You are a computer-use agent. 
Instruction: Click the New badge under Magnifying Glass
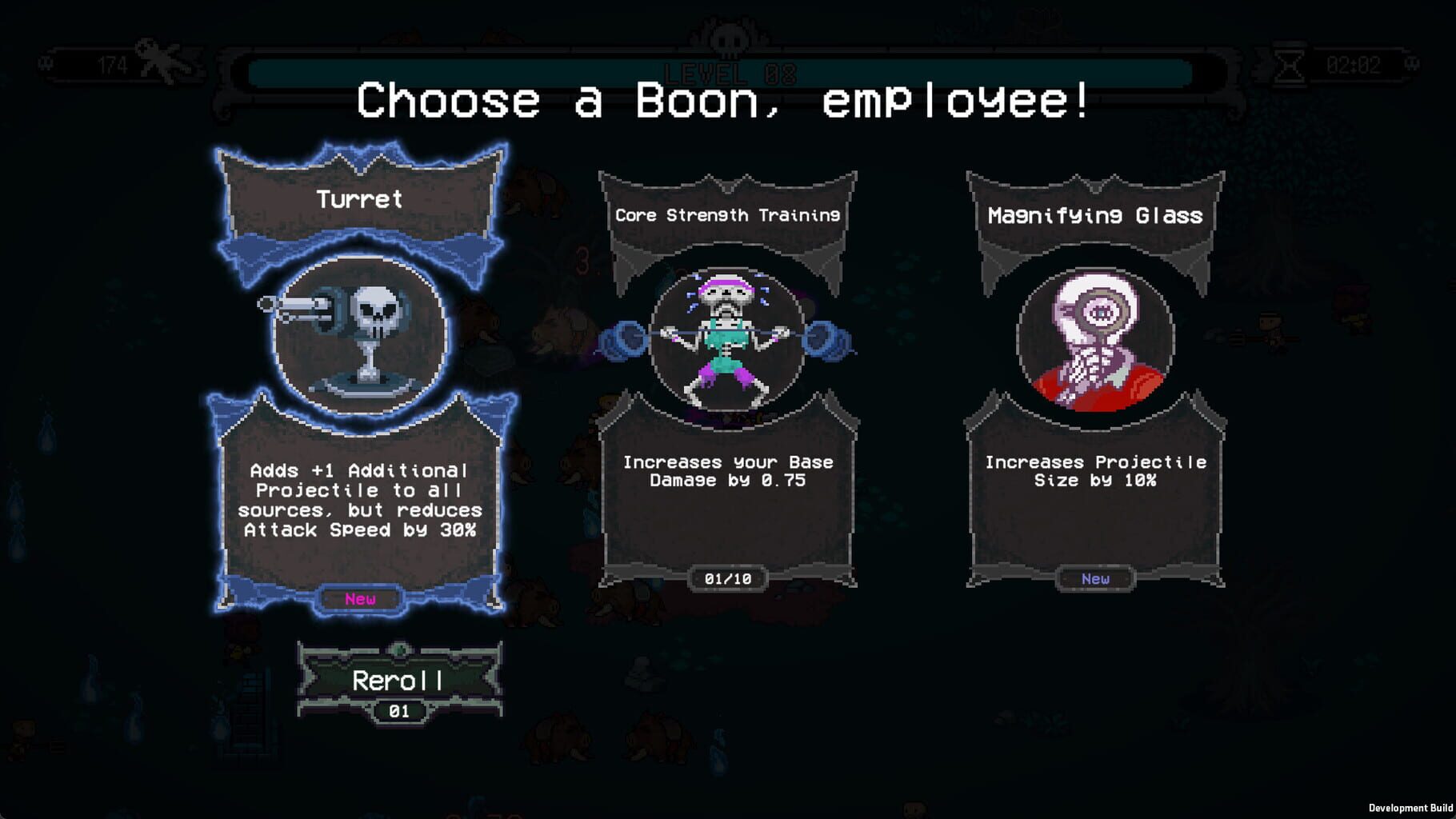1094,580
